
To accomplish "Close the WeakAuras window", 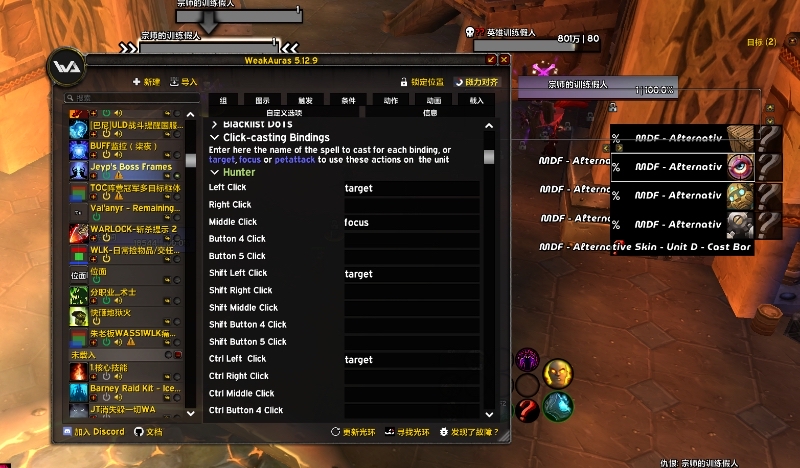I will tap(504, 60).
